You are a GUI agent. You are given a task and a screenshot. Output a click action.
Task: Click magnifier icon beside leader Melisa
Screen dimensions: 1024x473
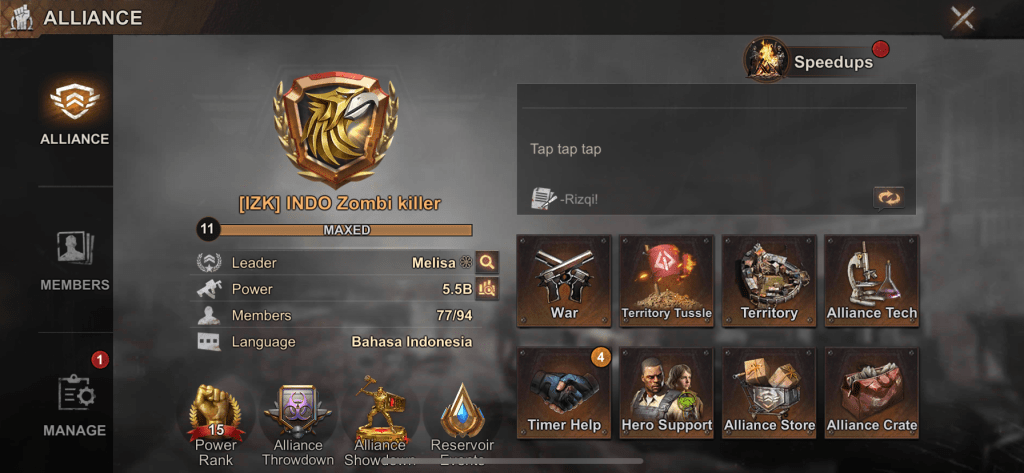(487, 263)
